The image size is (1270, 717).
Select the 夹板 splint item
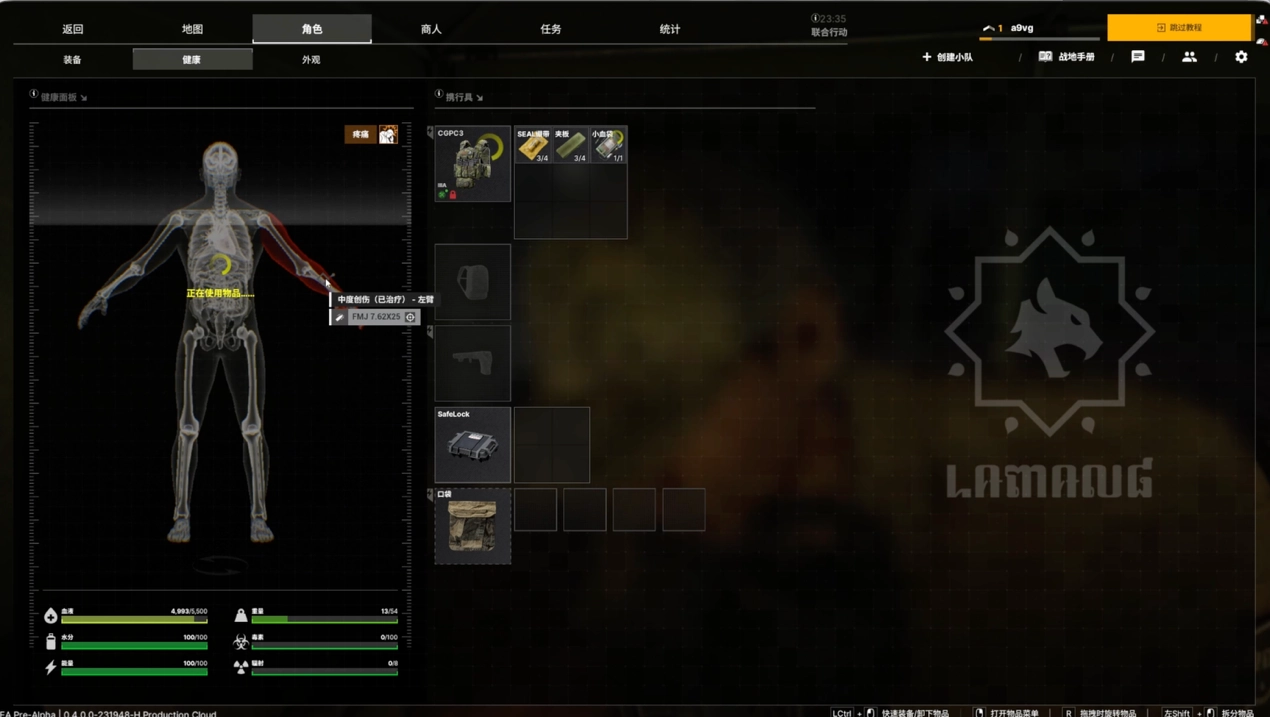[571, 145]
